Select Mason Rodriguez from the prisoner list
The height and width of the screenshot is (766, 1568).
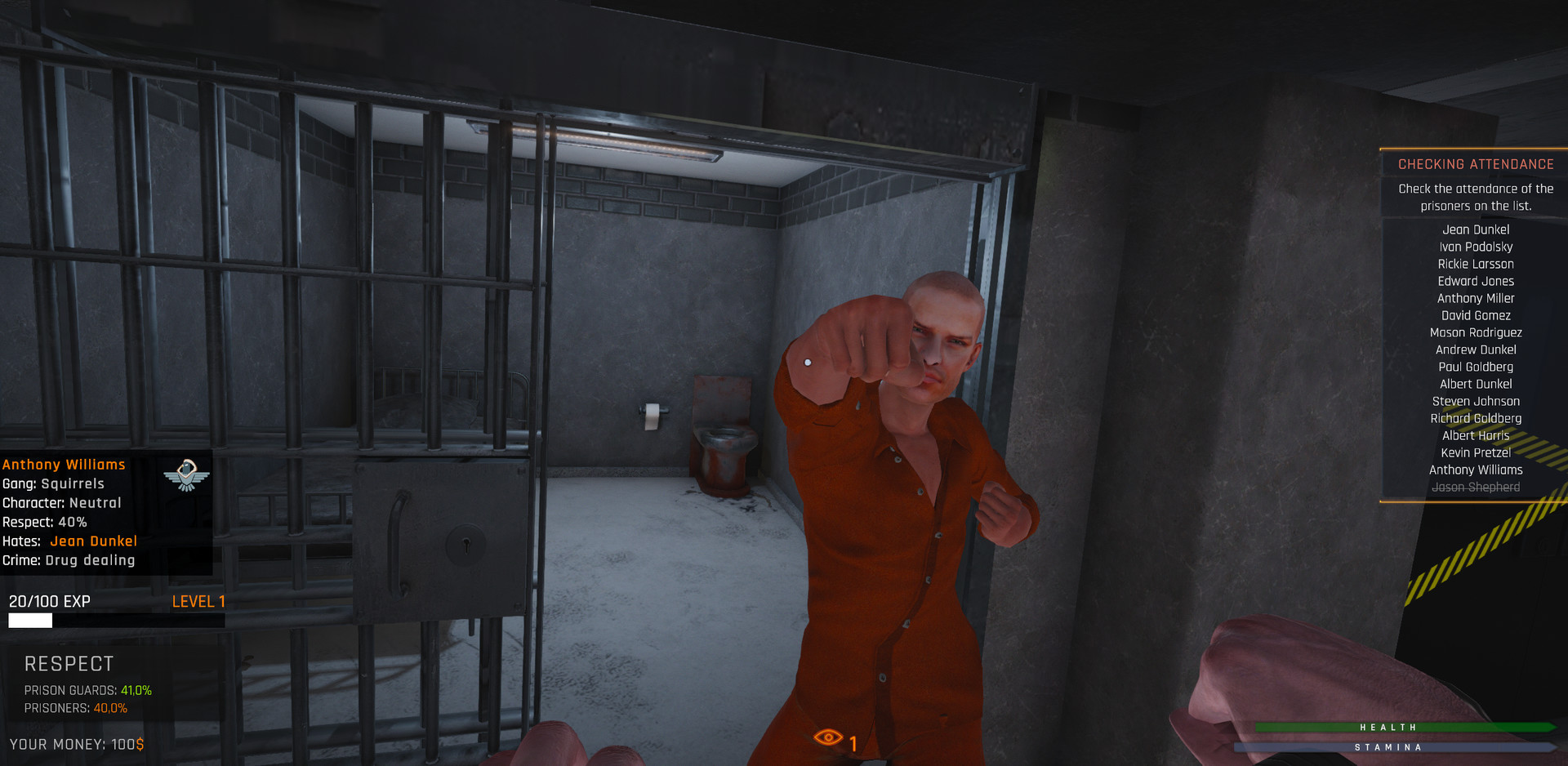click(x=1475, y=332)
